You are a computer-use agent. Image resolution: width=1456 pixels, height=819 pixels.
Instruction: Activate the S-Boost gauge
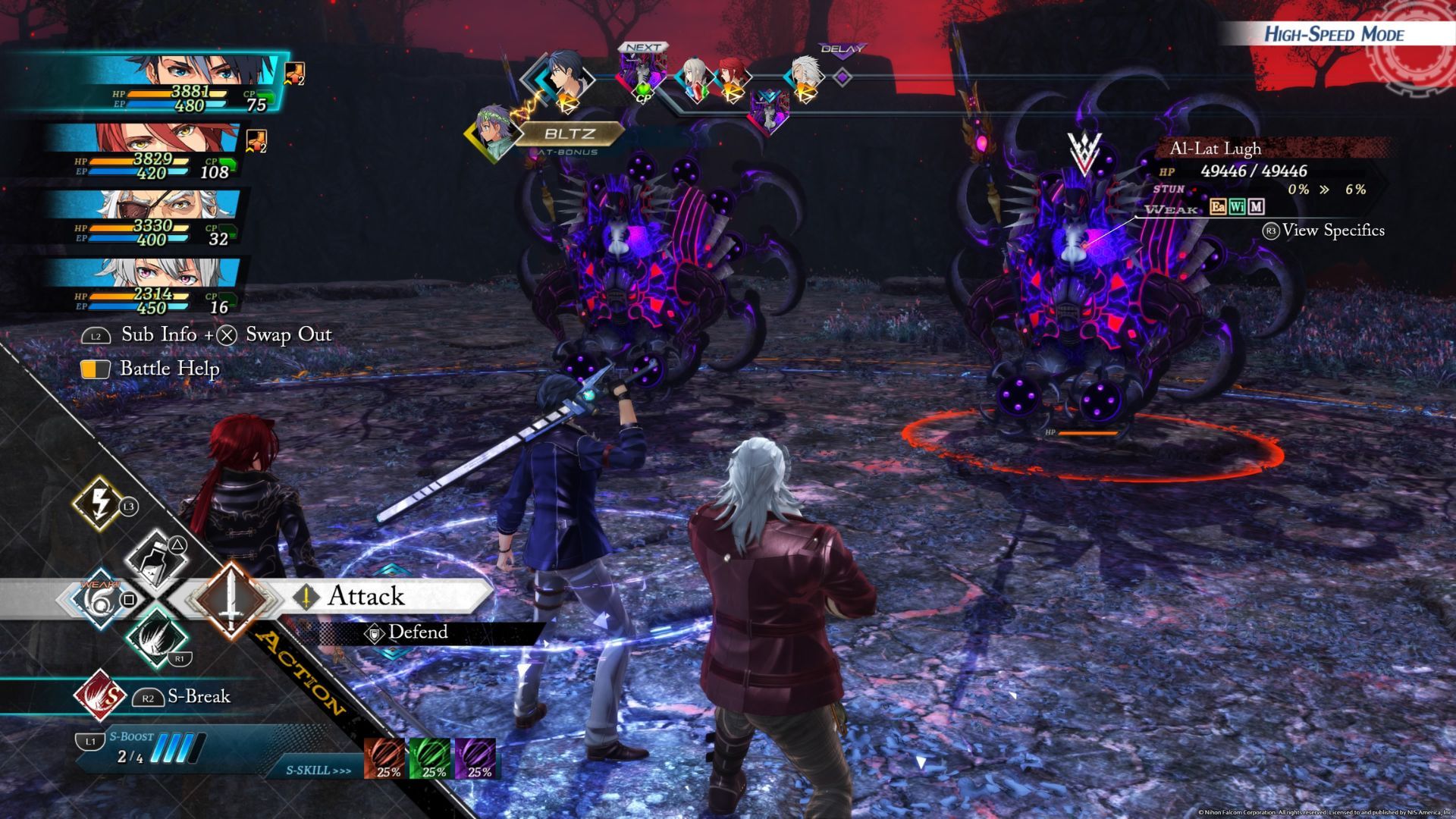coord(143,748)
